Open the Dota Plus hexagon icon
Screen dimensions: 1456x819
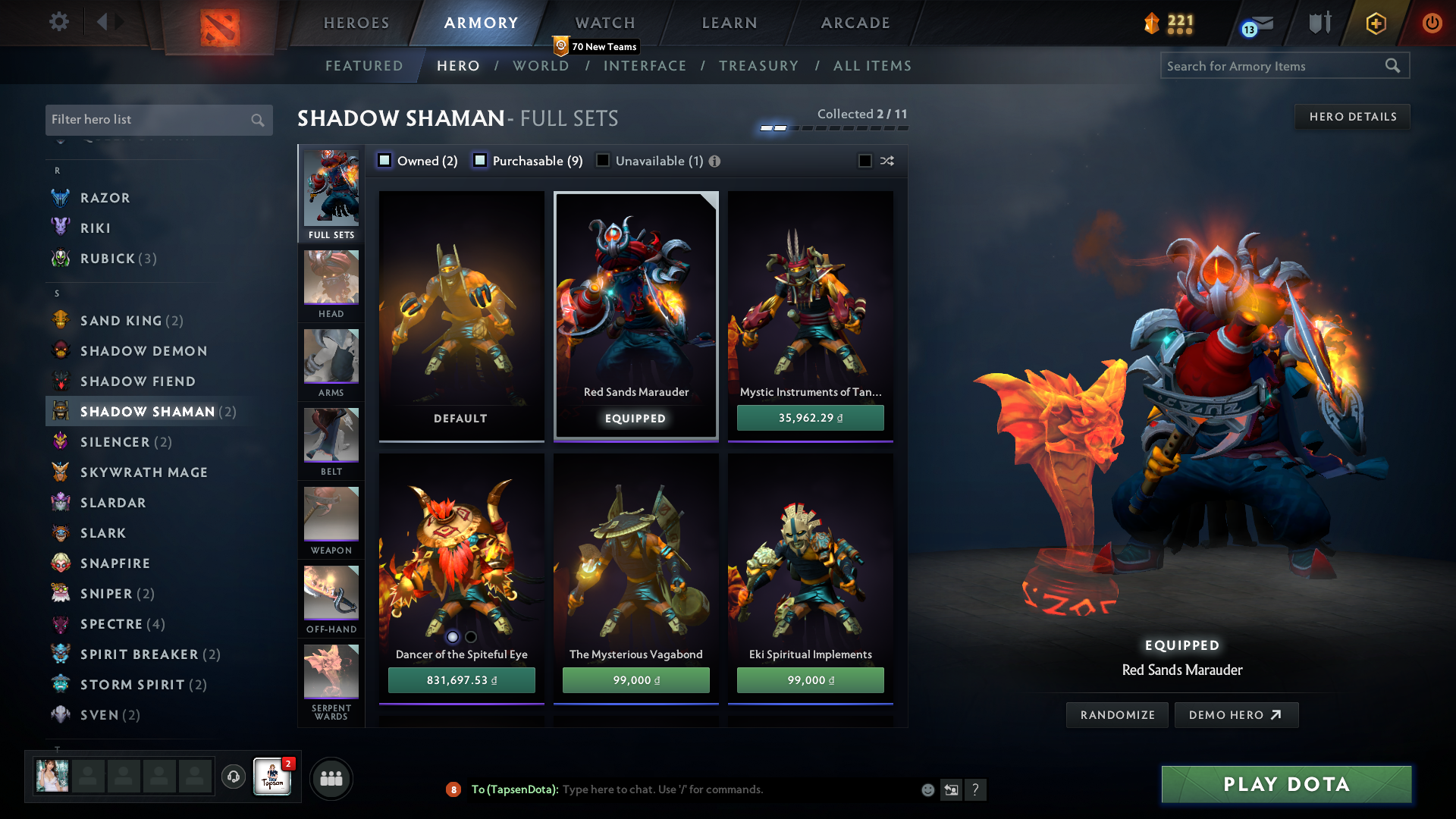click(x=1375, y=23)
